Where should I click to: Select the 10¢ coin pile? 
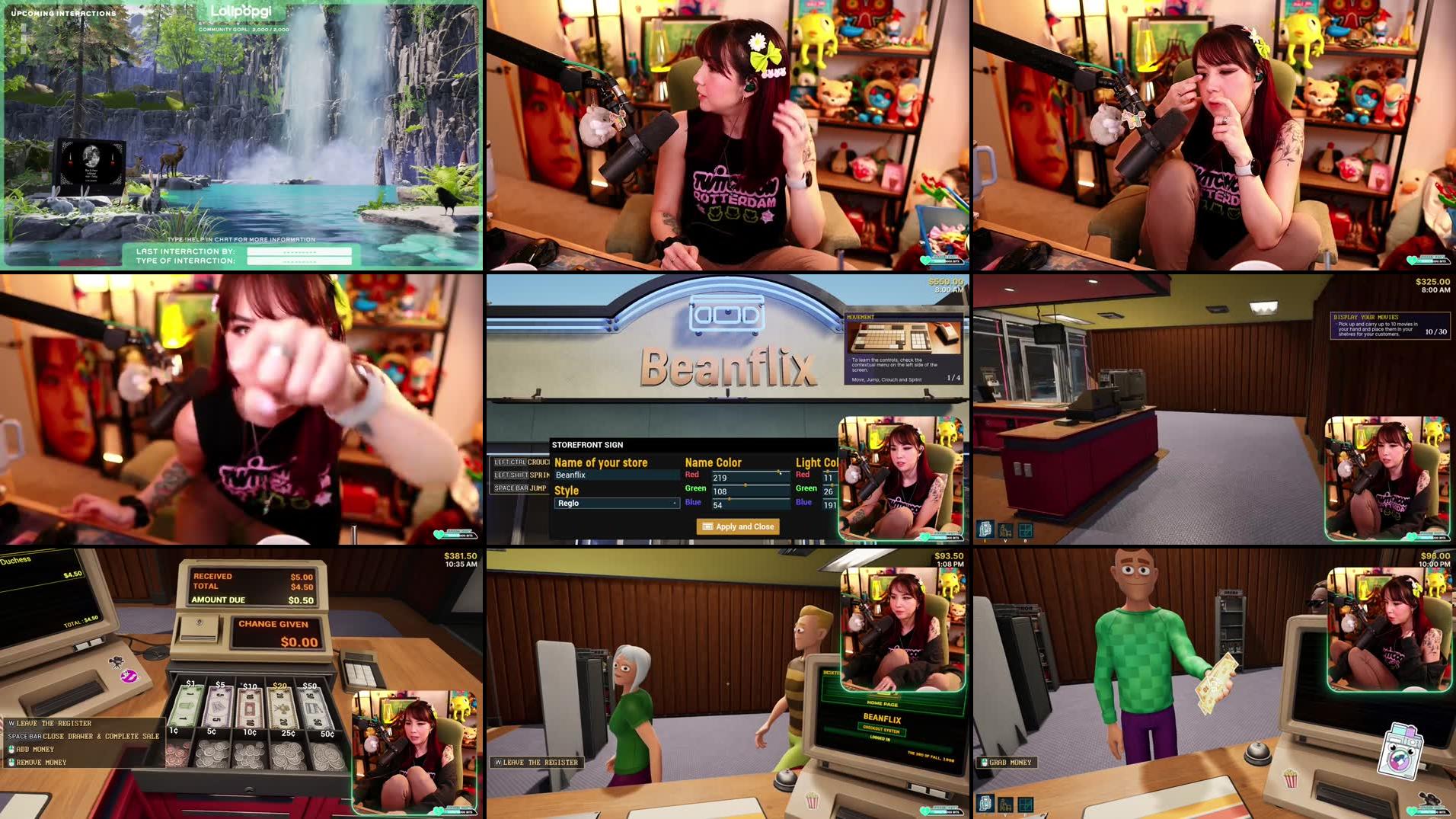pos(249,754)
